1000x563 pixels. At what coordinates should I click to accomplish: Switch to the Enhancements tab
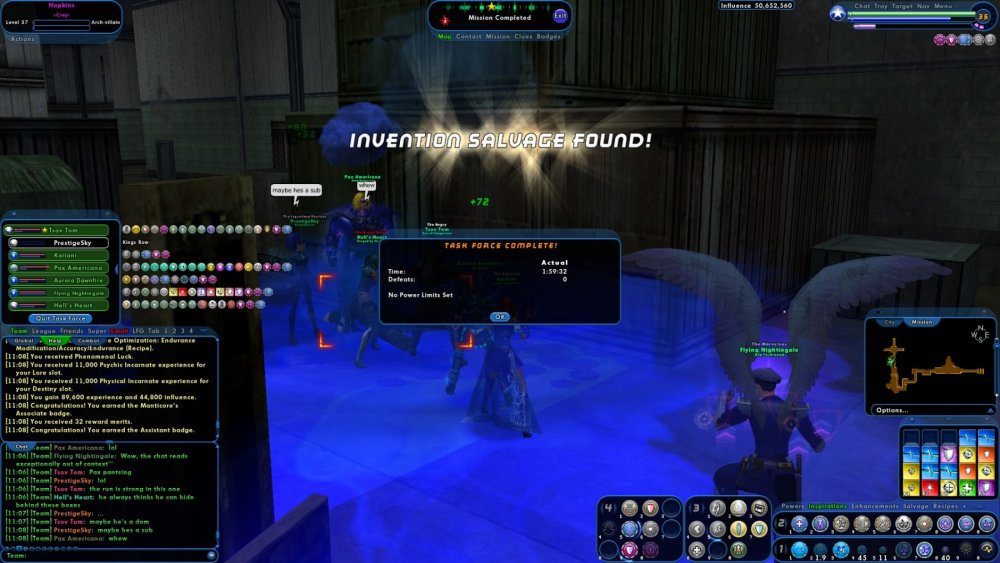point(873,506)
